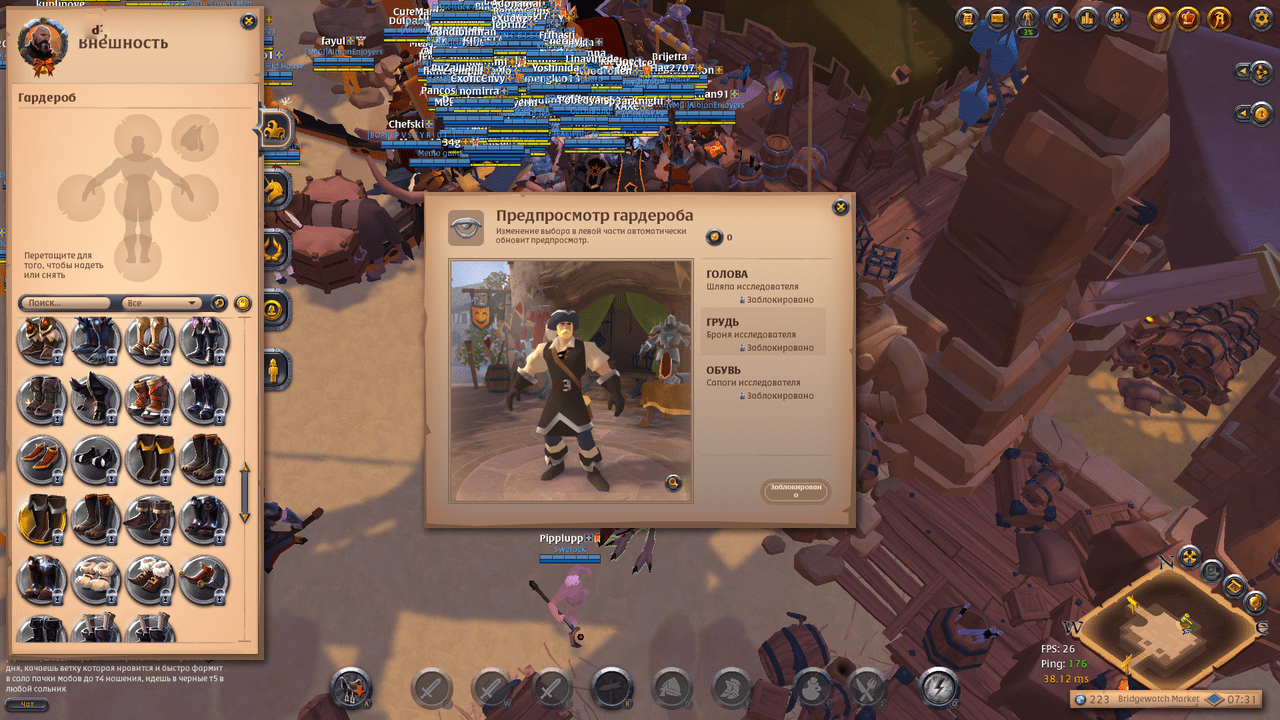Activate the lightning bolt ability
Viewport: 1280px width, 720px height.
(938, 687)
